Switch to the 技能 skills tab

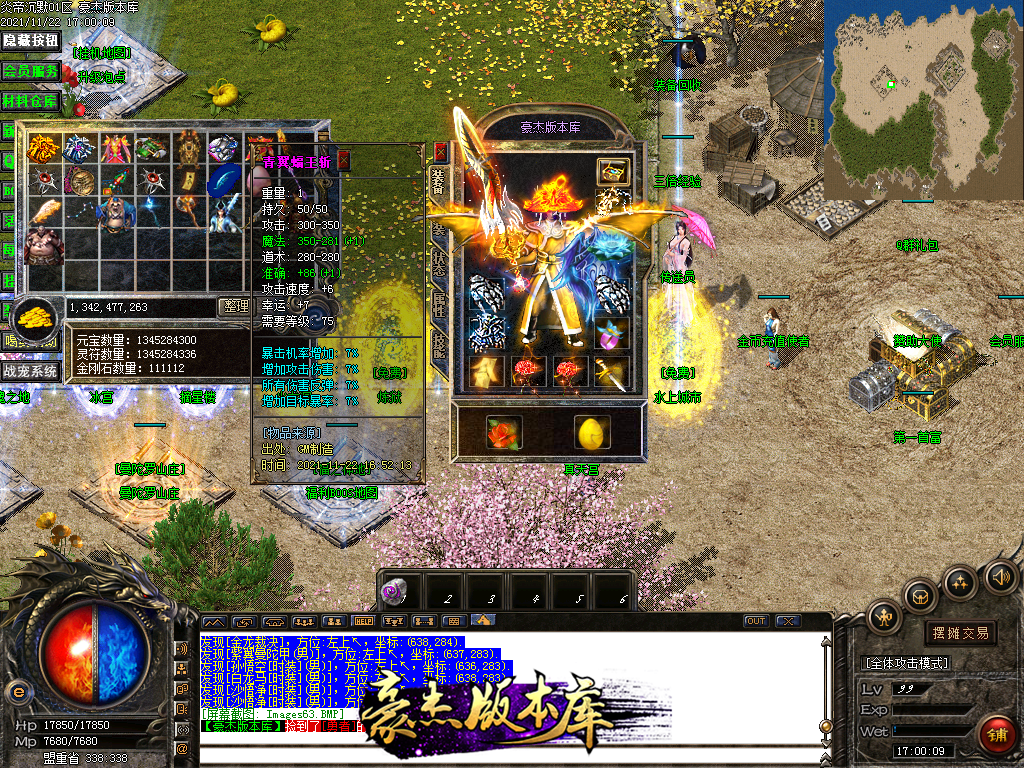pos(439,346)
